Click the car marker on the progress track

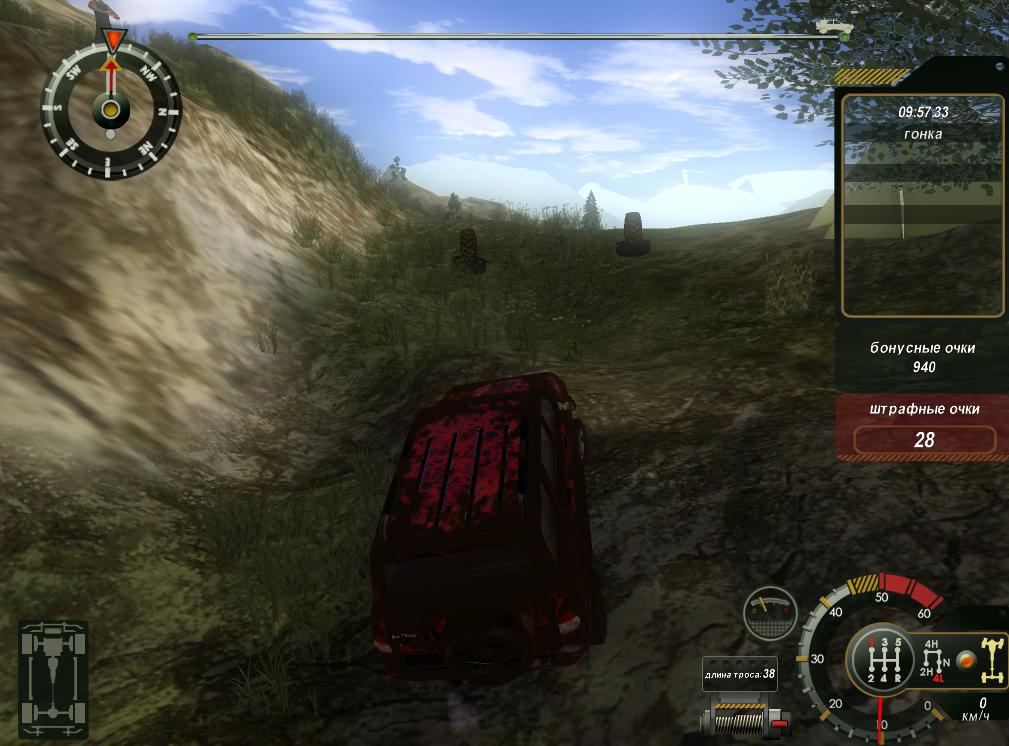830,25
